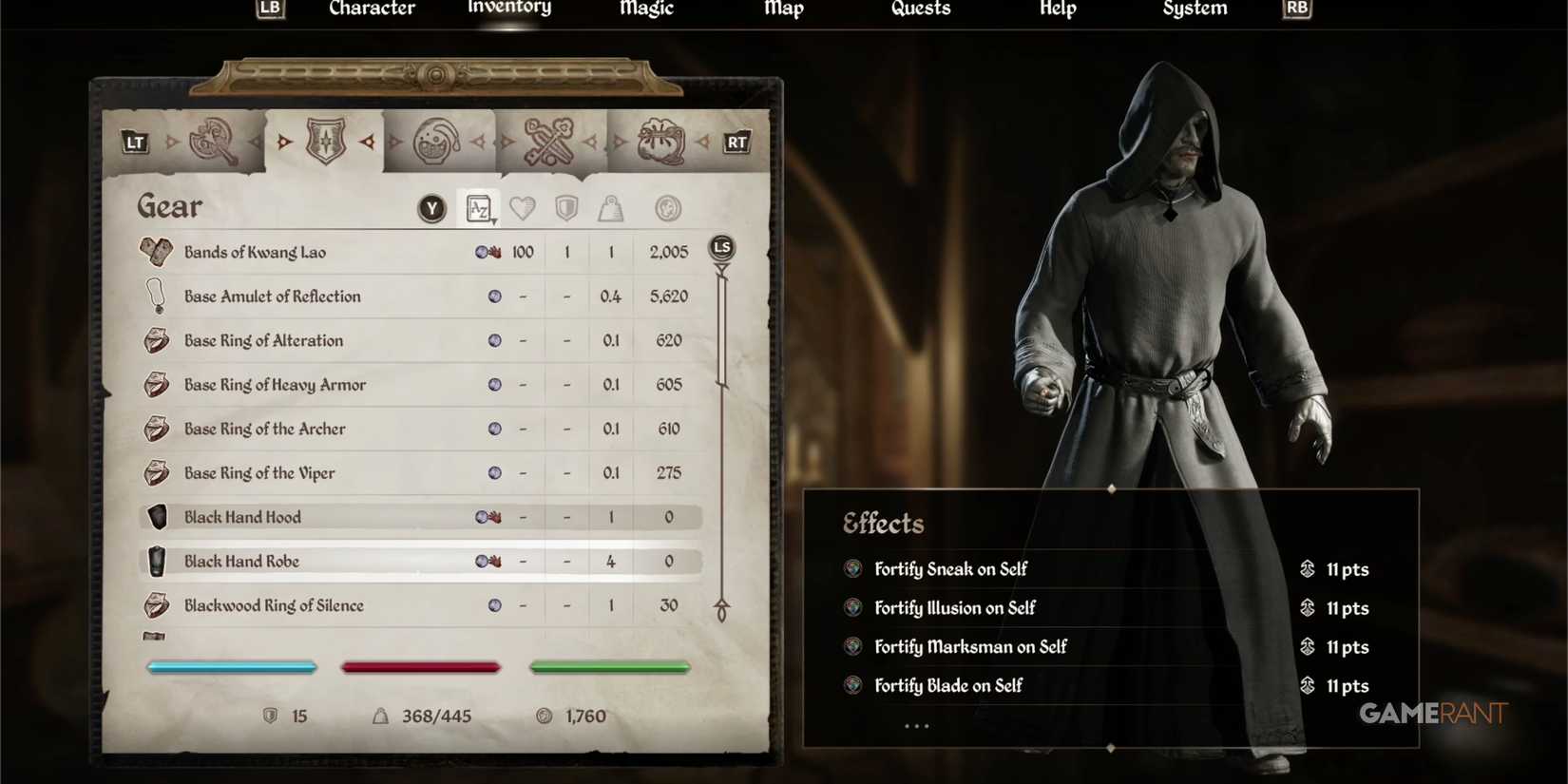Choose the Base Amulet of Reflection
Image resolution: width=1568 pixels, height=784 pixels.
pyautogui.click(x=272, y=296)
